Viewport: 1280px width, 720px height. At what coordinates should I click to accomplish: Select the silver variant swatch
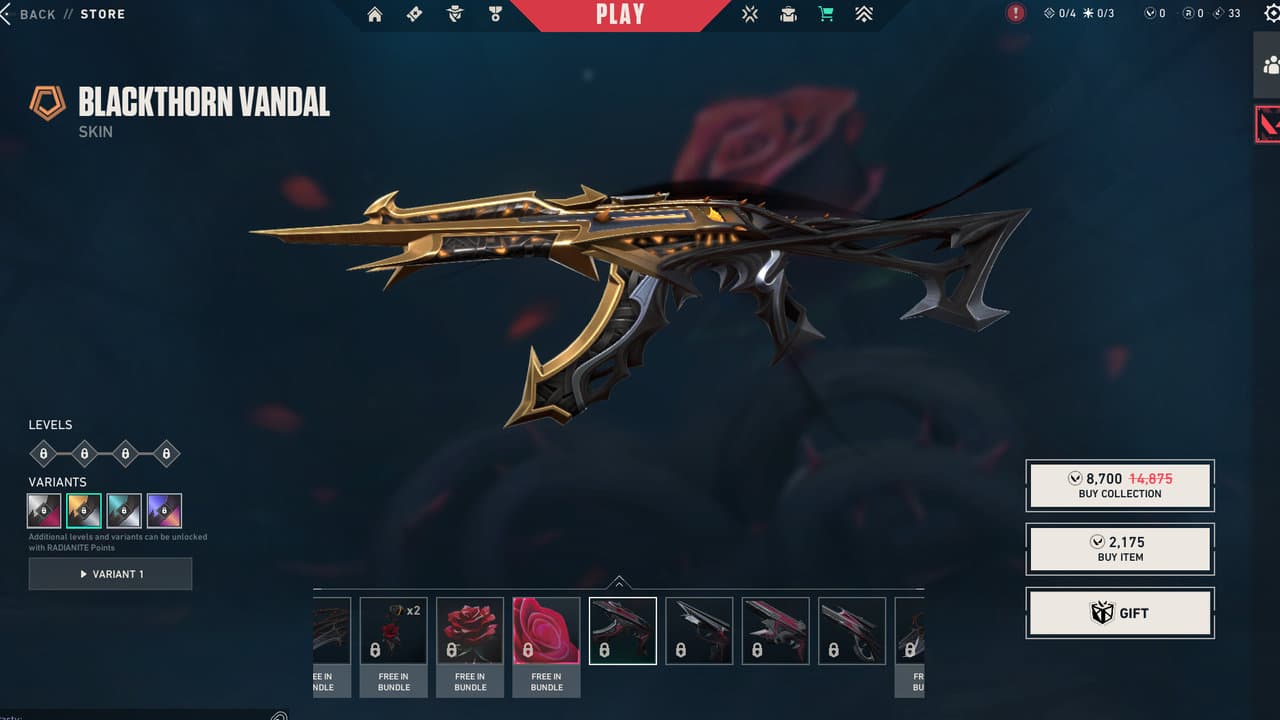tap(42, 510)
